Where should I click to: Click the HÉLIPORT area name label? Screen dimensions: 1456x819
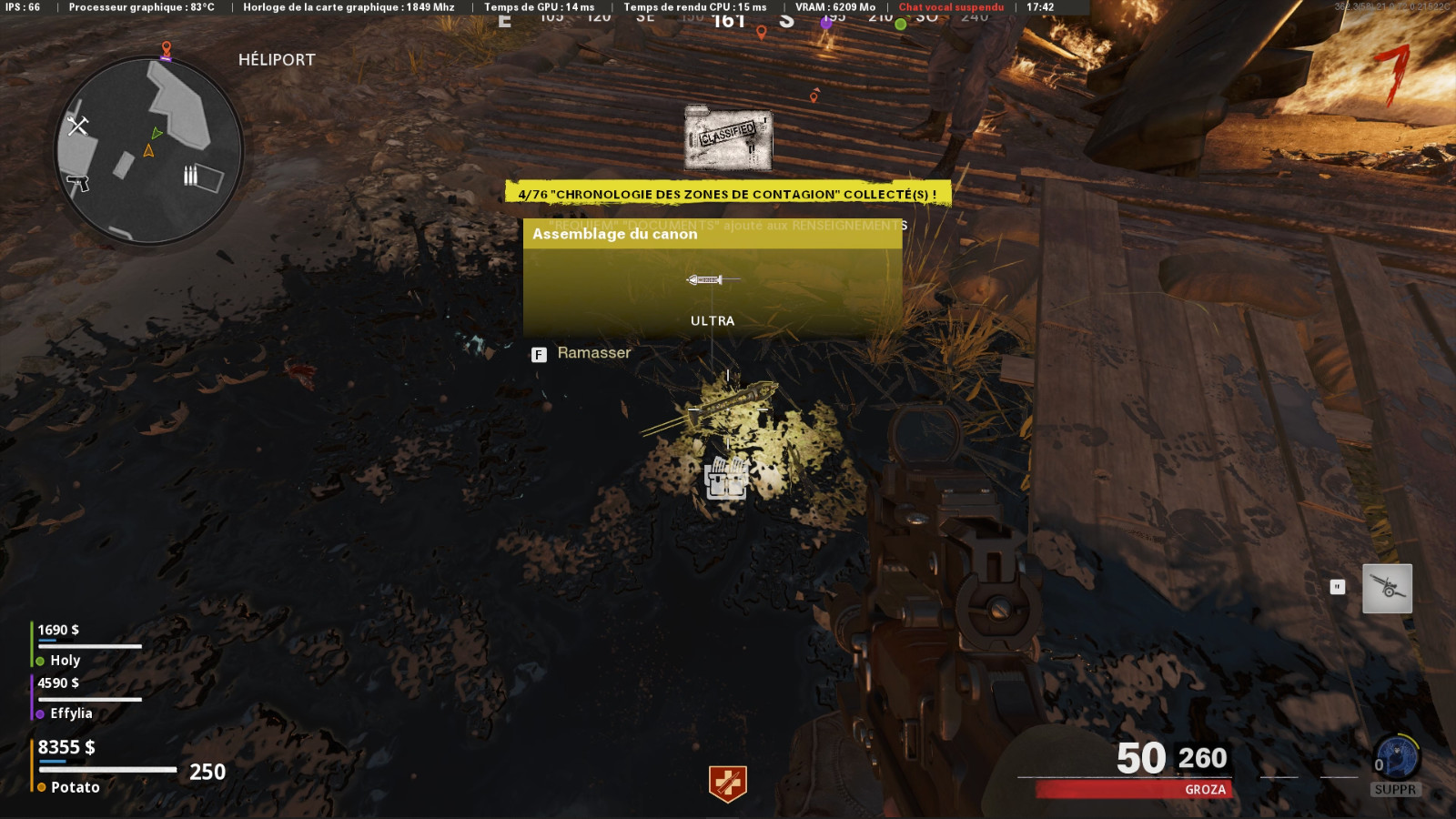(274, 61)
